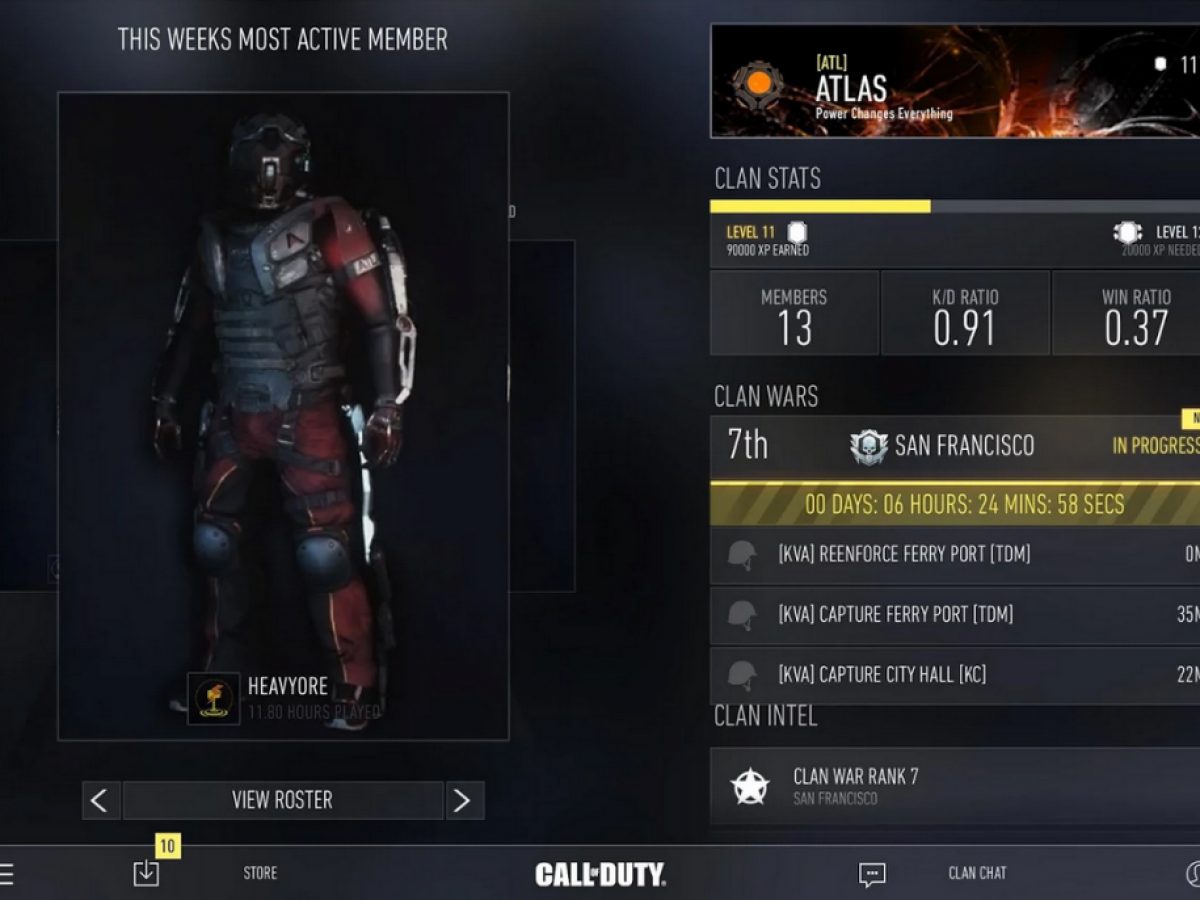Open the Clan War Rank 7 intel entry

click(x=955, y=787)
